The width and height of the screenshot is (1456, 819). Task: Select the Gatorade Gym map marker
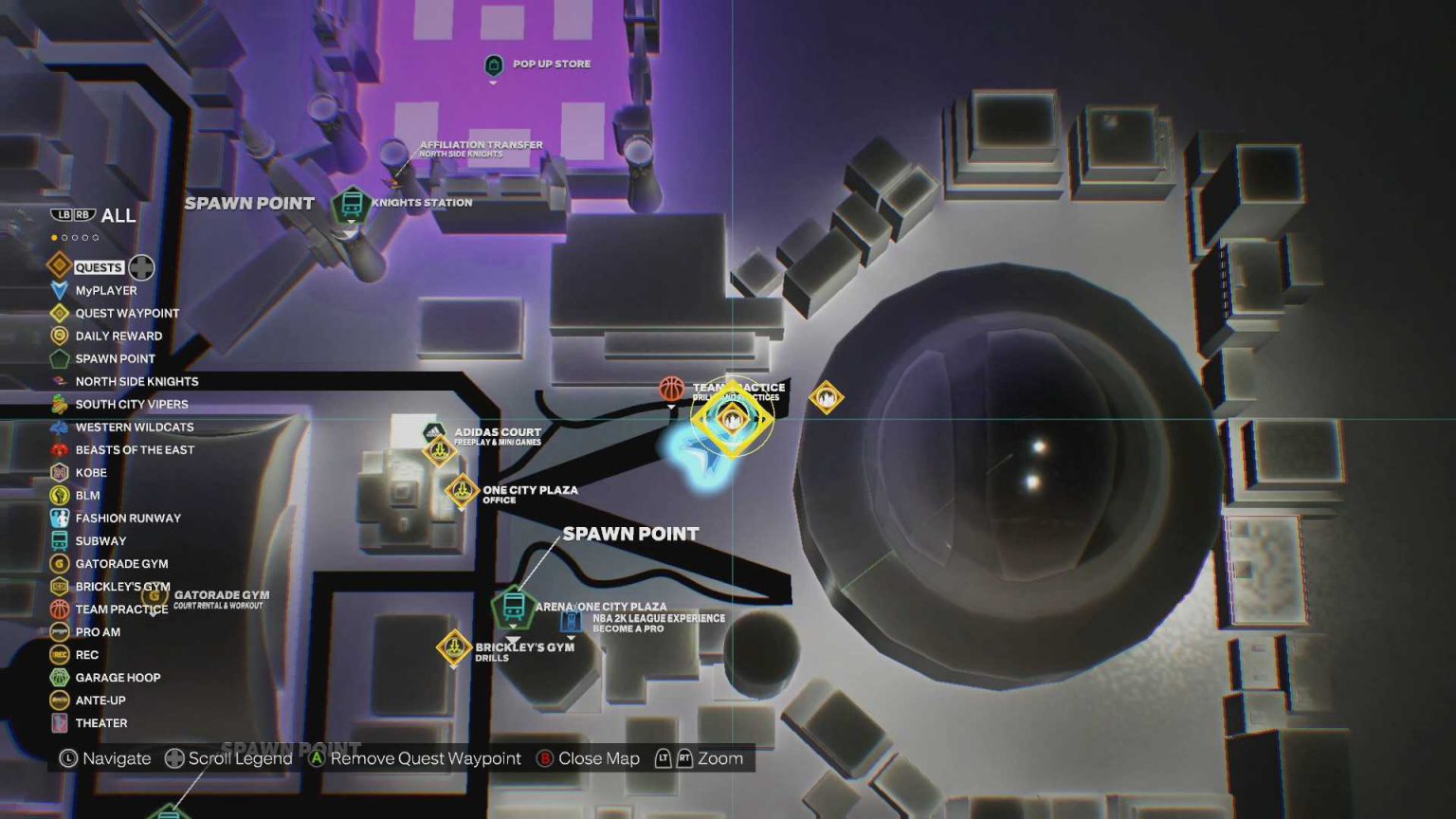[x=155, y=596]
